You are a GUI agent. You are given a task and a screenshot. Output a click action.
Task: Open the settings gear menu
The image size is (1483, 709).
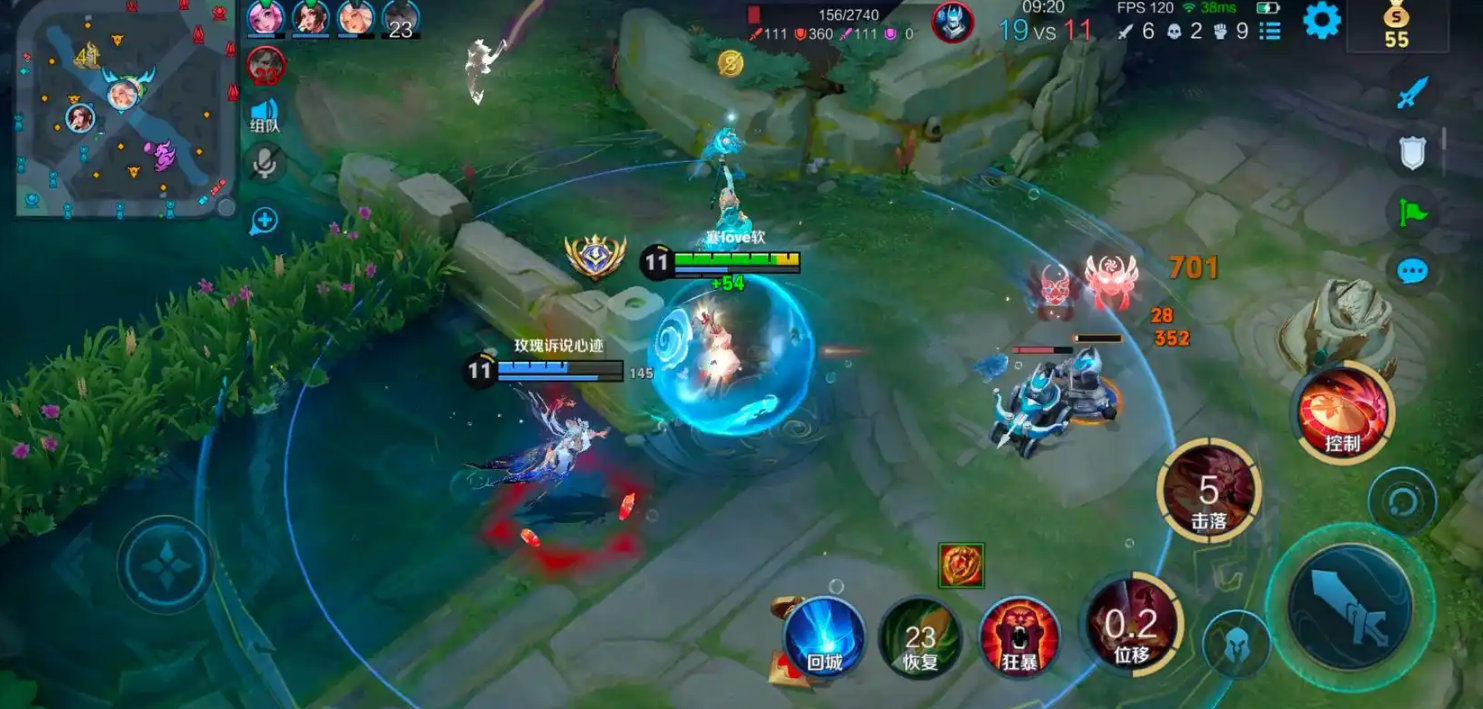coord(1321,21)
